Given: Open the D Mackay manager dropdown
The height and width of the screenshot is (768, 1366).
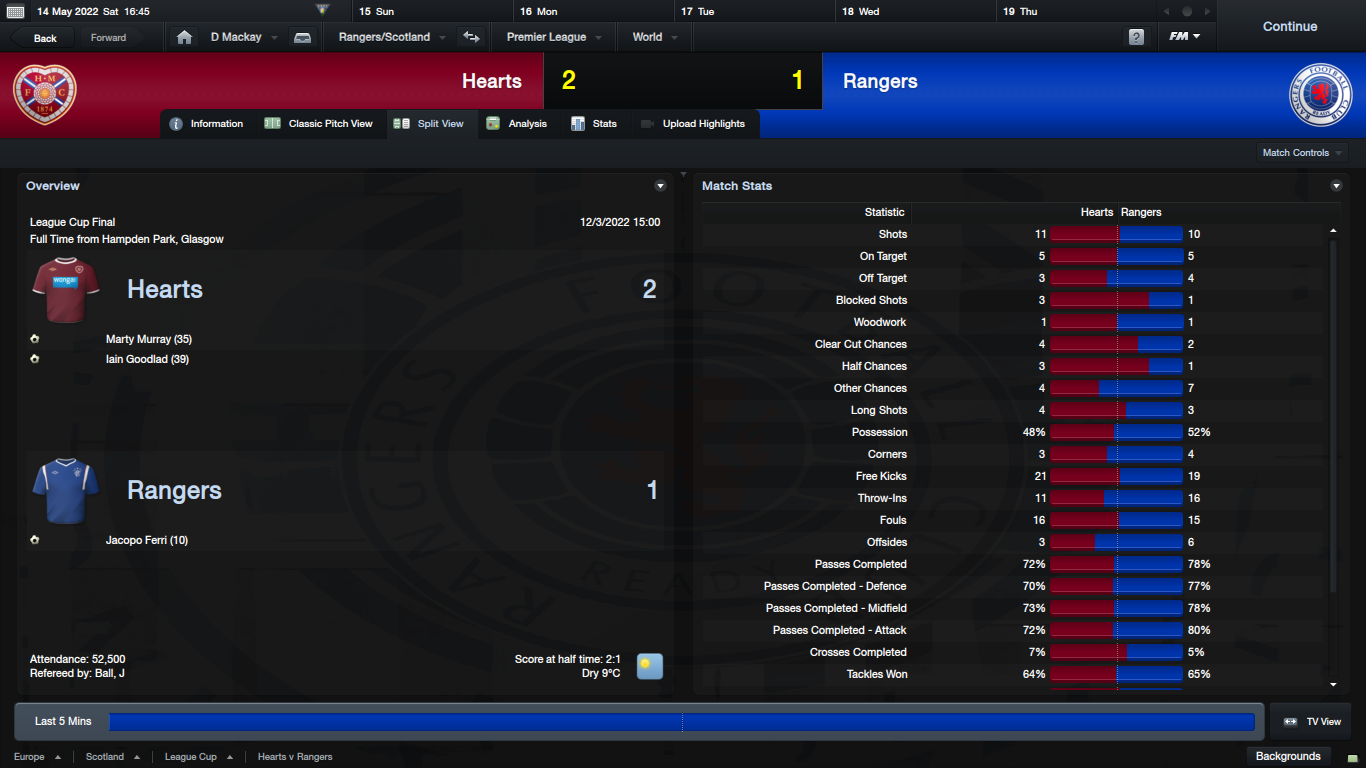Looking at the screenshot, I should tap(243, 37).
